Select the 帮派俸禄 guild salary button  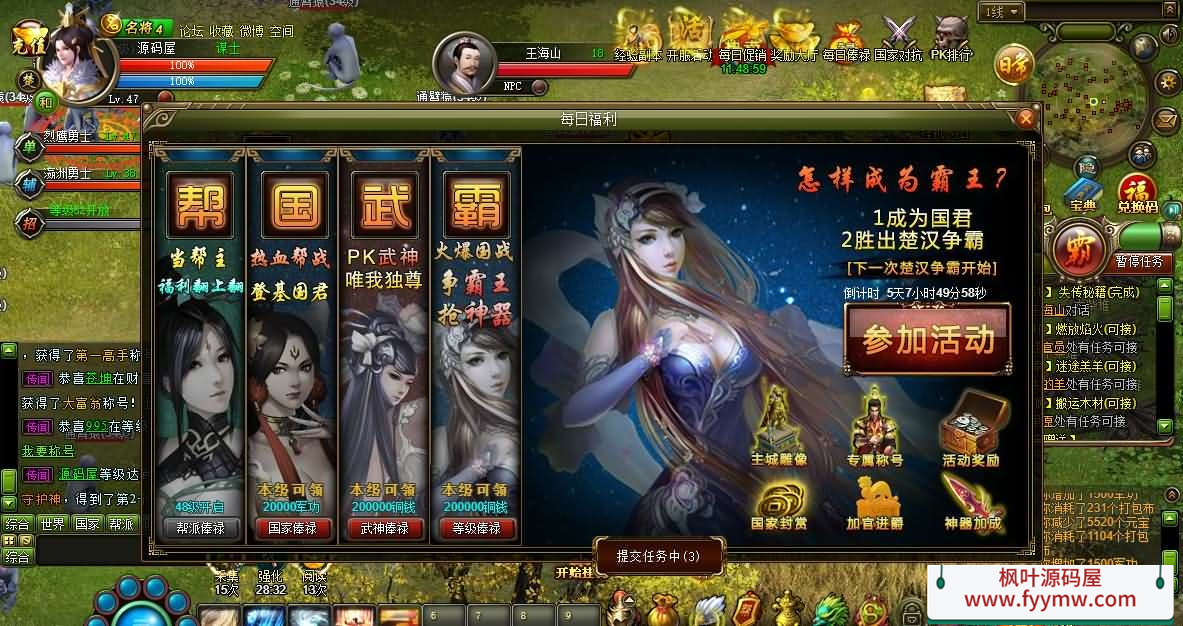click(x=200, y=528)
